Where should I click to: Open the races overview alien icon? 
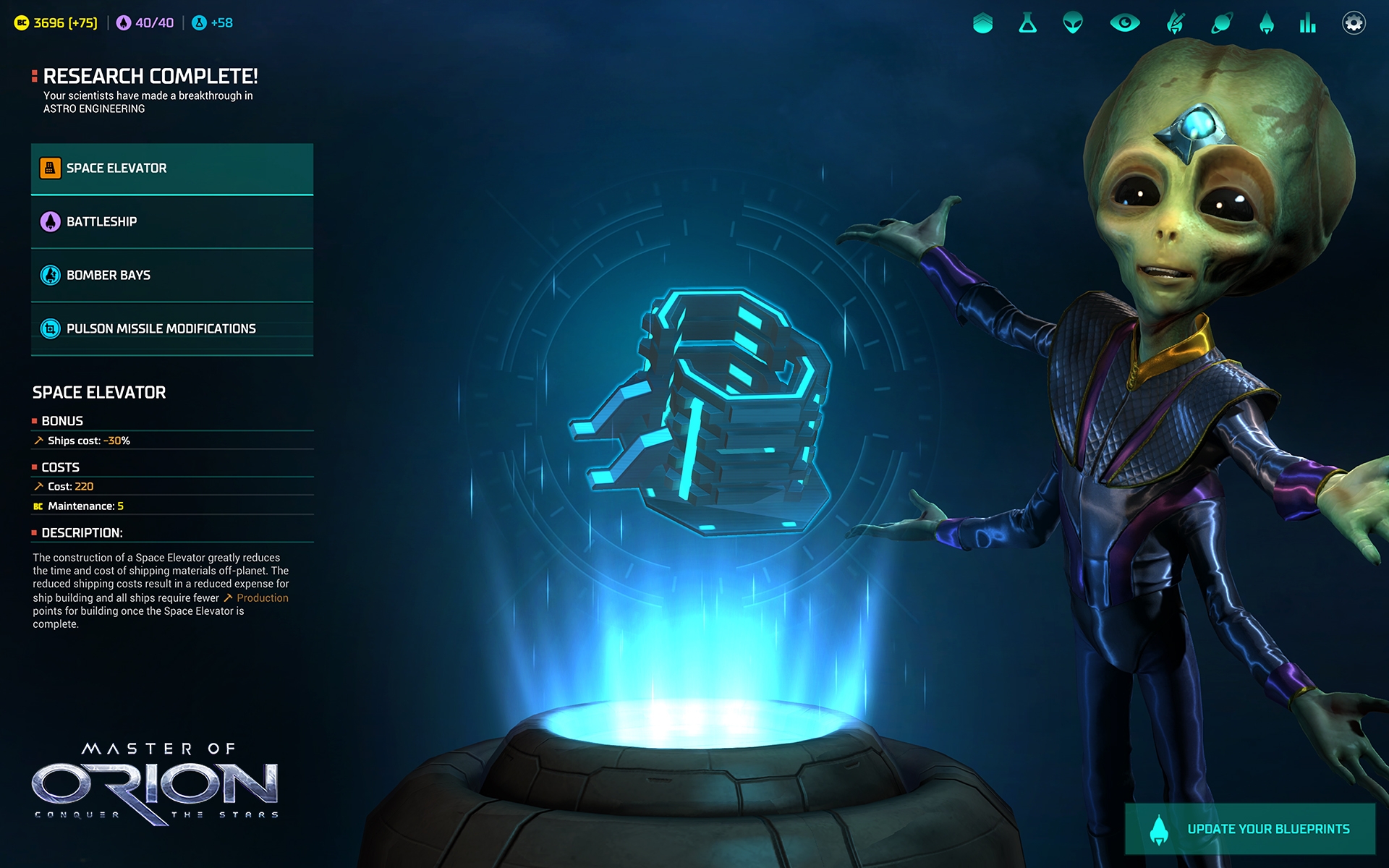[1071, 23]
